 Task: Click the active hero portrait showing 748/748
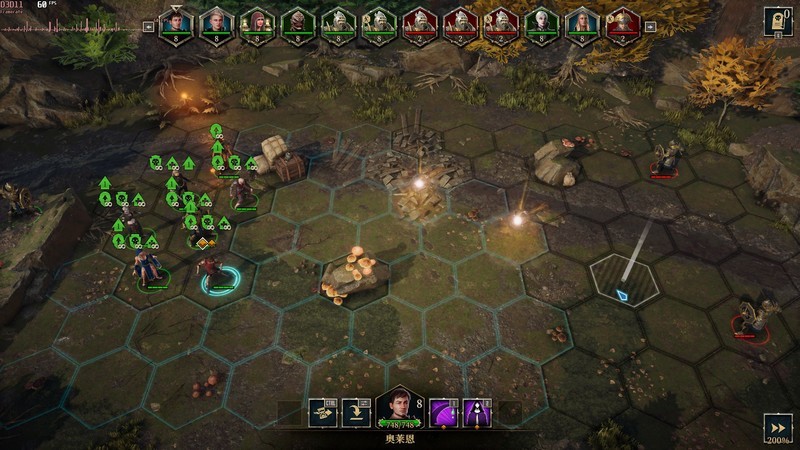(398, 410)
